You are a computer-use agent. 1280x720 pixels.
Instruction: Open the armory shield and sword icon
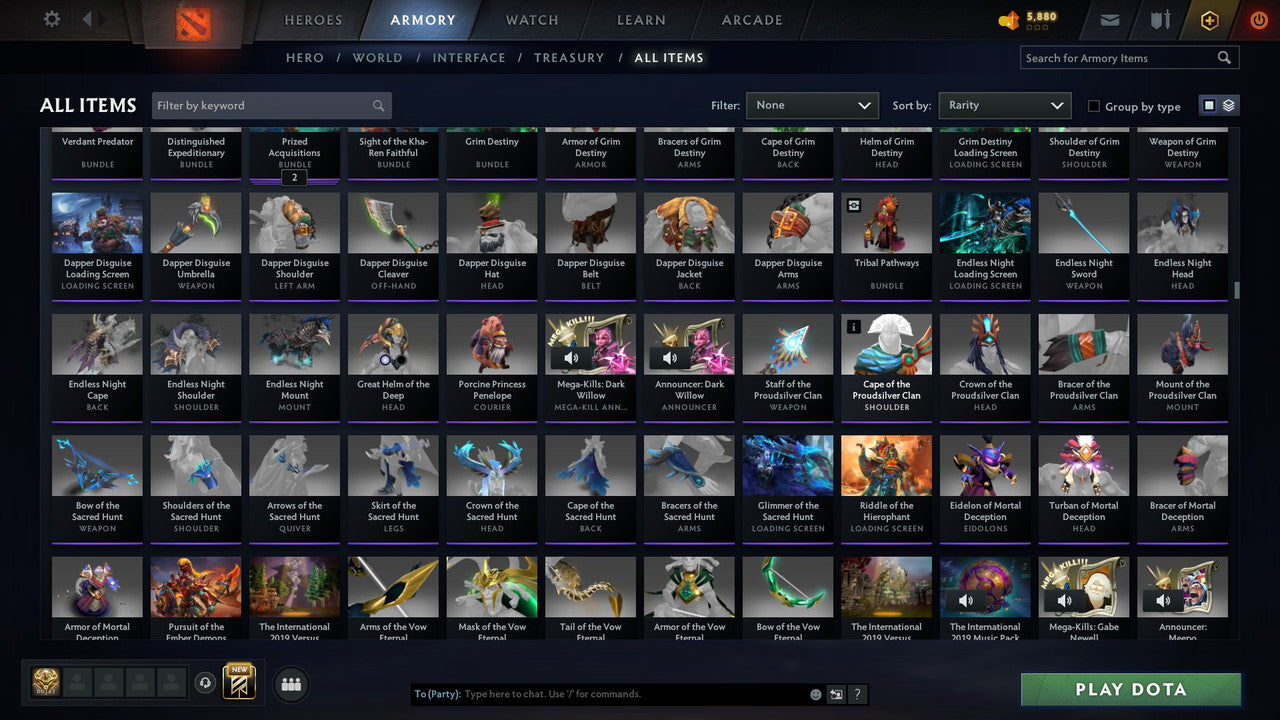click(x=1160, y=19)
